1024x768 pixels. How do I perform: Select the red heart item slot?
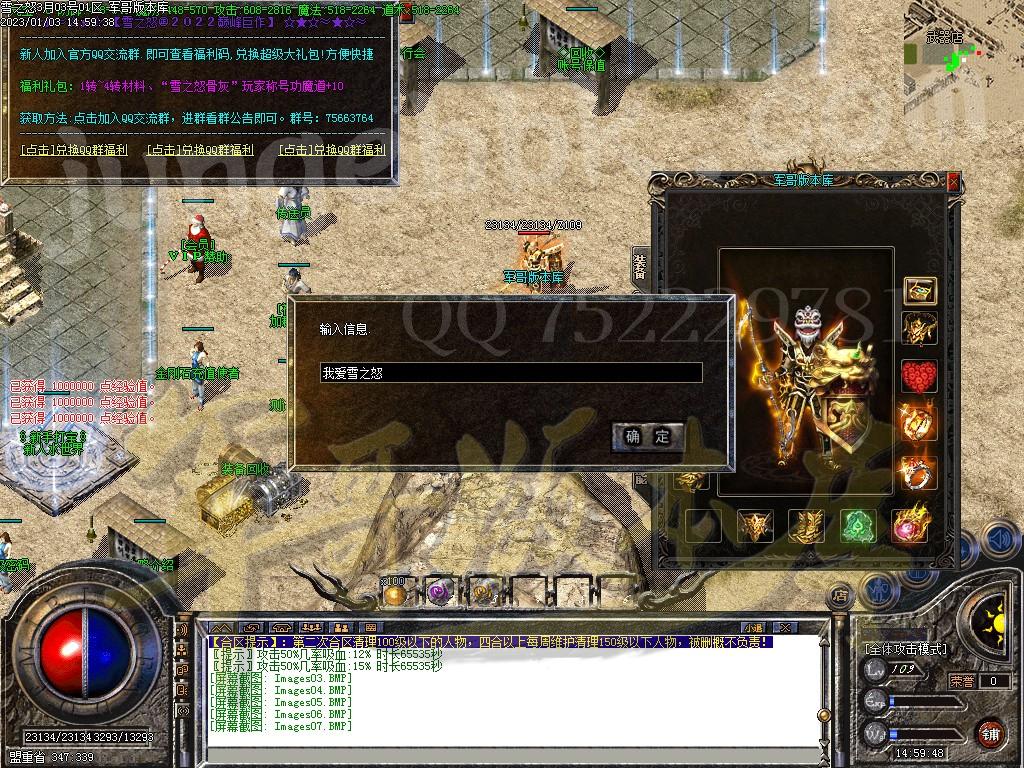tap(919, 377)
